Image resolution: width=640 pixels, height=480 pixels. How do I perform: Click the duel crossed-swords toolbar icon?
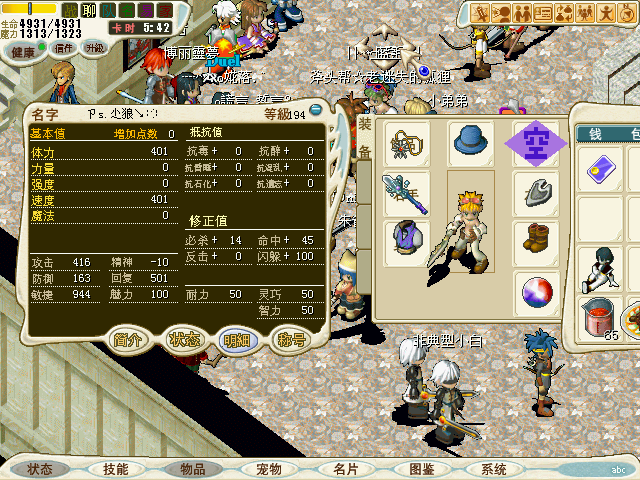tap(479, 13)
